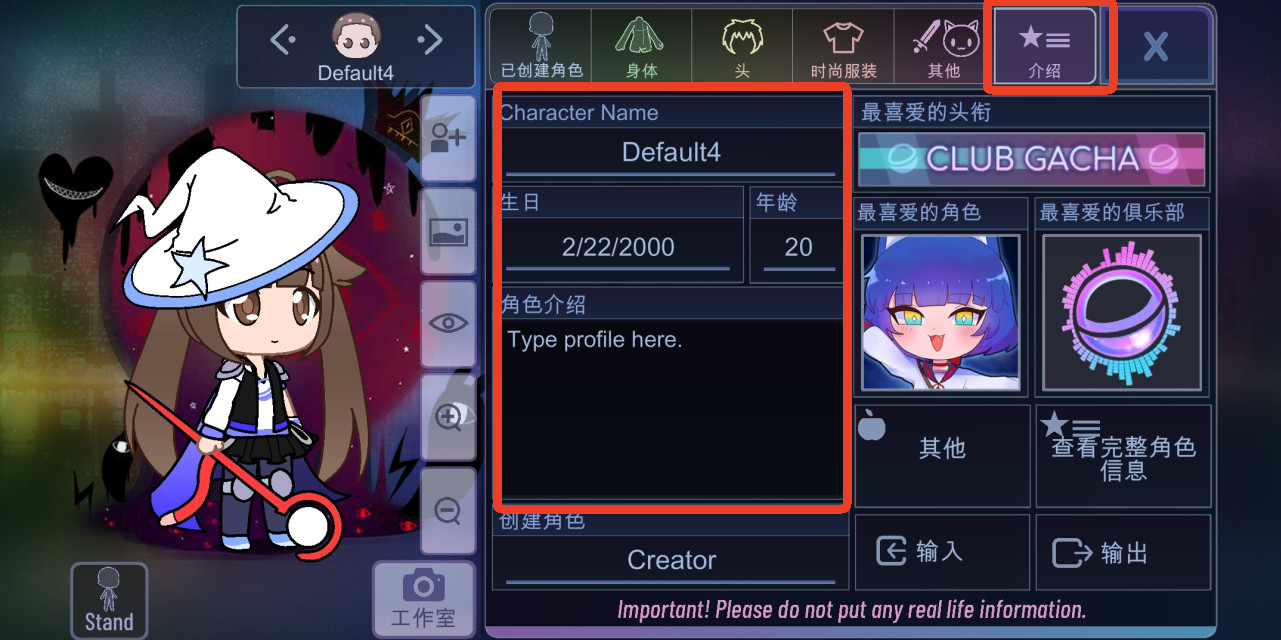This screenshot has width=1281, height=640.
Task: Close the character editor with the X
Action: pos(1156,46)
